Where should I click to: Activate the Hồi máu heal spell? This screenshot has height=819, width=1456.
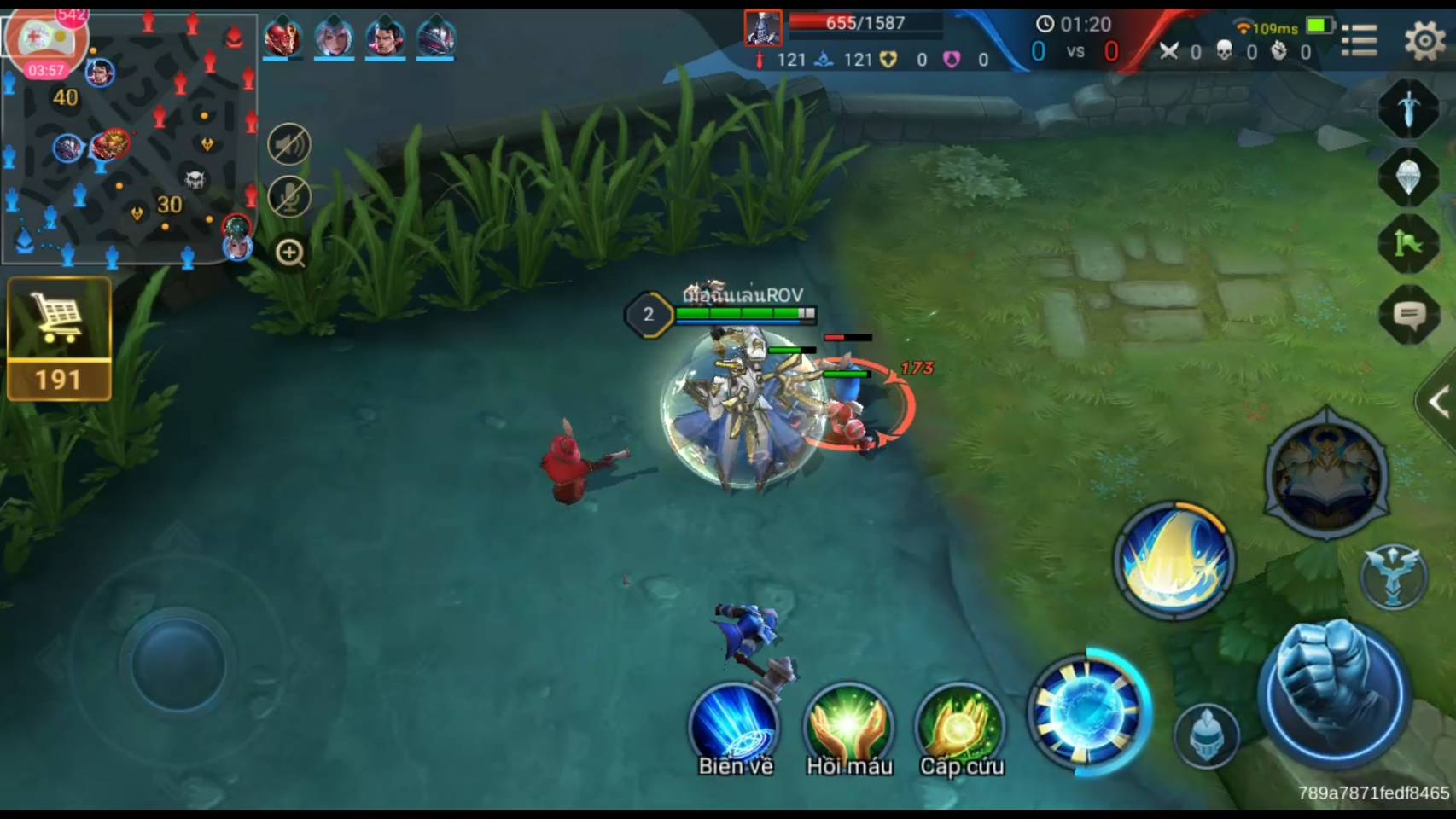coord(848,727)
